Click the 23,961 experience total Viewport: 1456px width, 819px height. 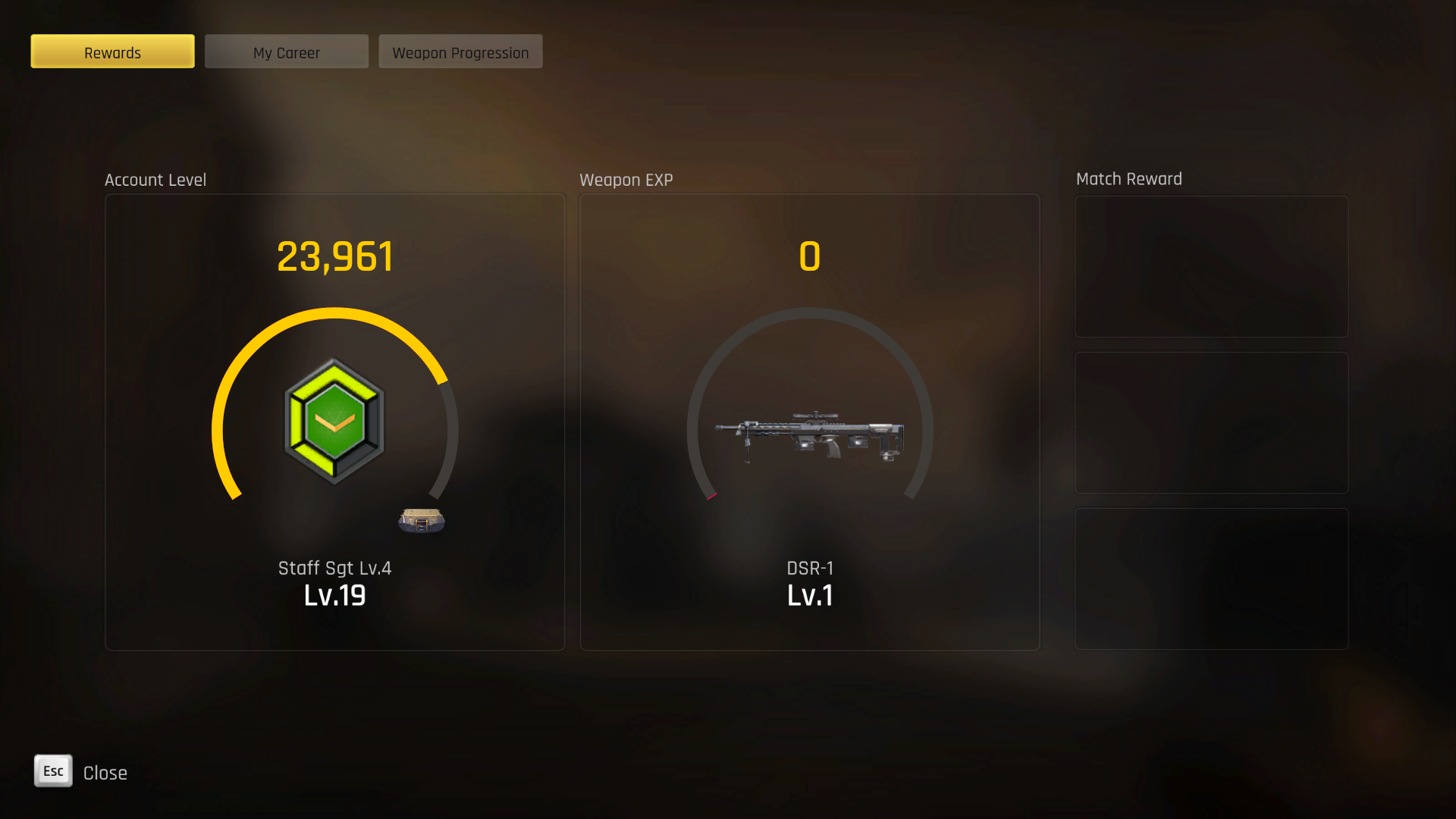click(334, 256)
